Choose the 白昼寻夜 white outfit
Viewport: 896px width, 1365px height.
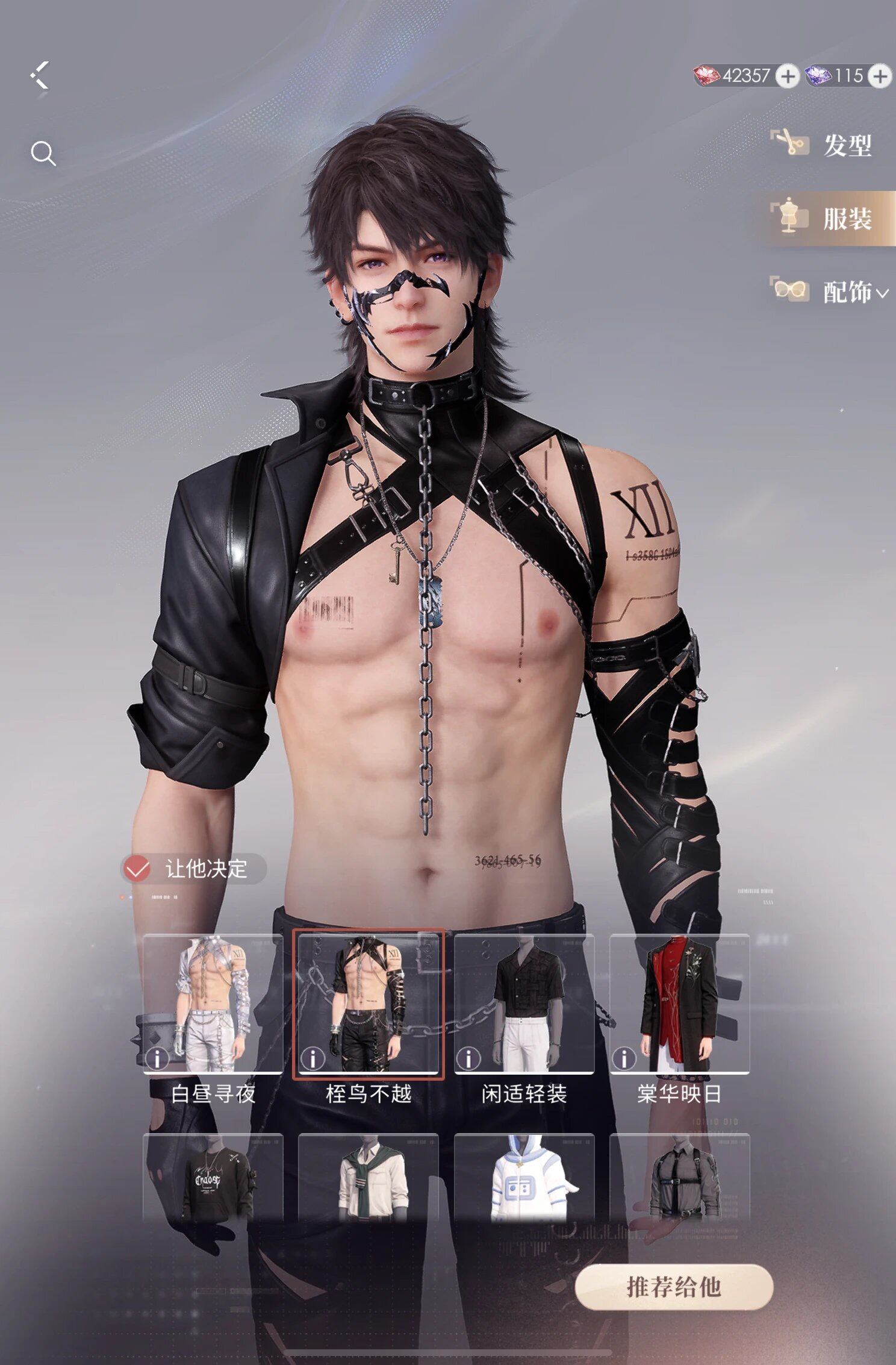click(x=213, y=1004)
